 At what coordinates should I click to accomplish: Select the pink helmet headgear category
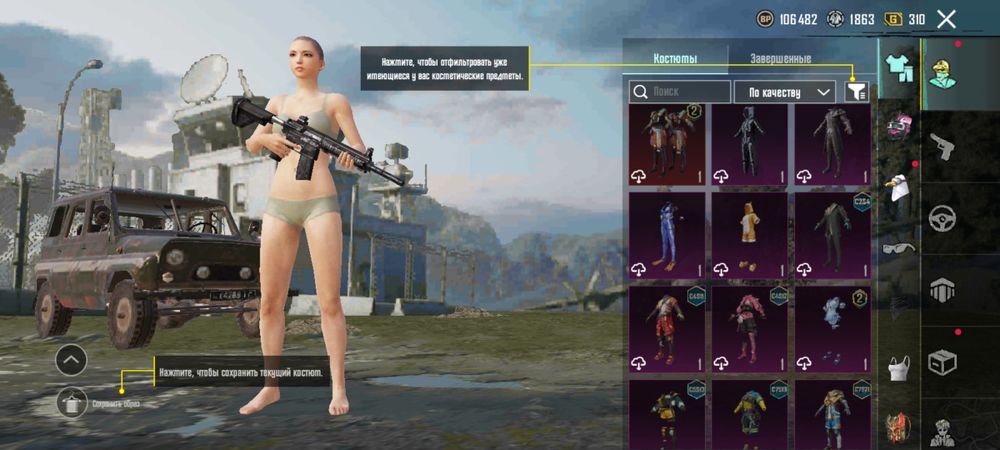[899, 127]
